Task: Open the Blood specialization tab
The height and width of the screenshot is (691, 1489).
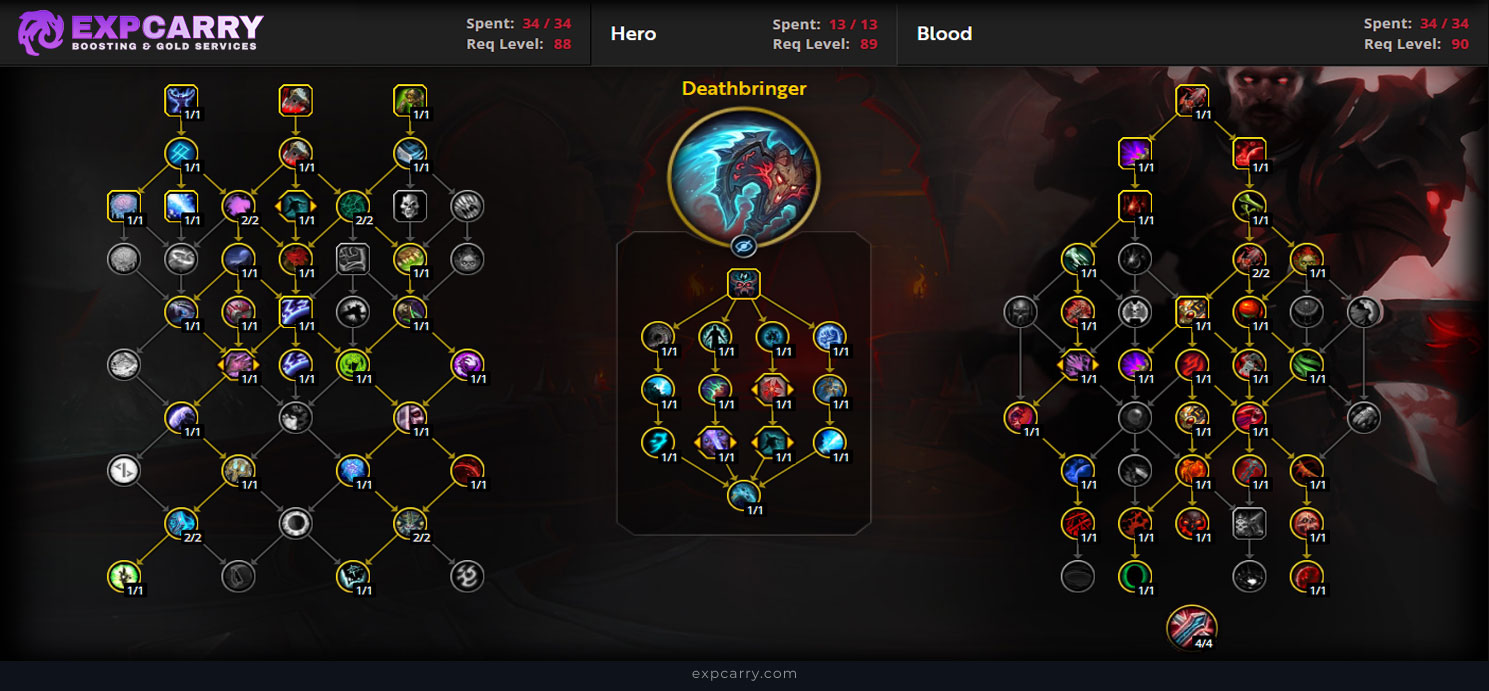Action: pos(944,33)
